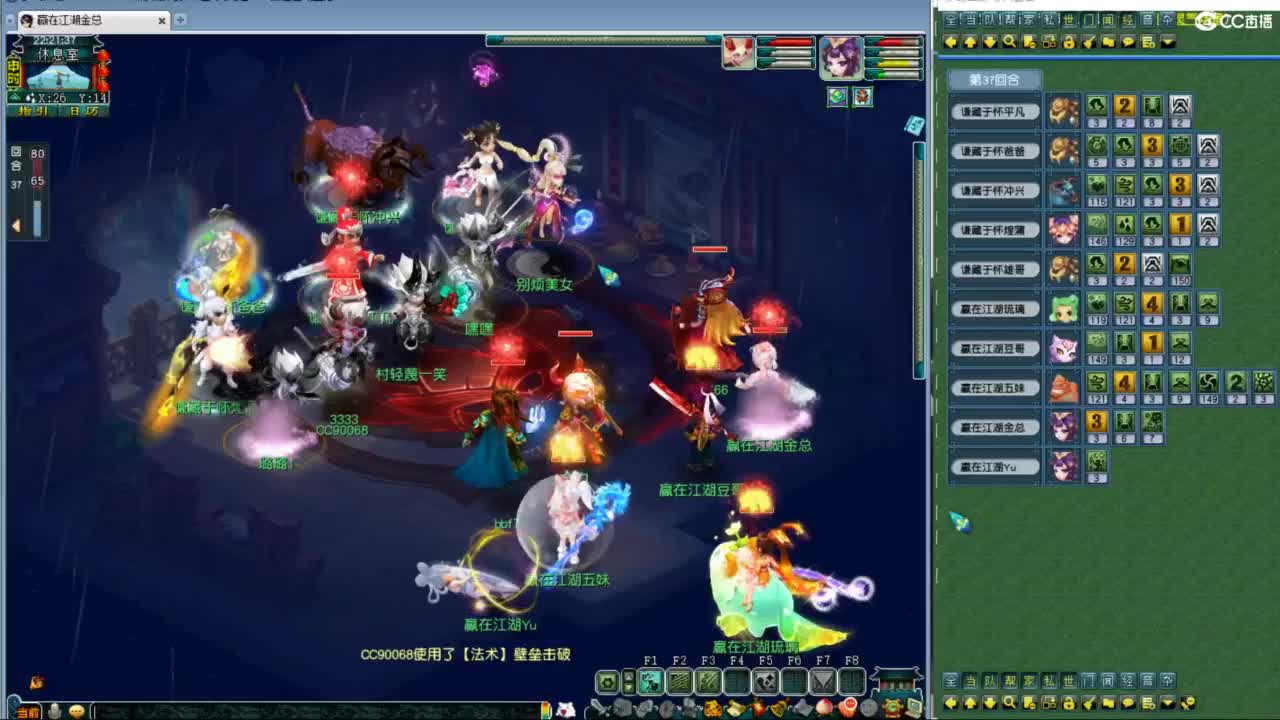Viewport: 1280px width, 720px height.
Task: Click the yellow back arrow in the chat toolbar
Action: [x=950, y=41]
